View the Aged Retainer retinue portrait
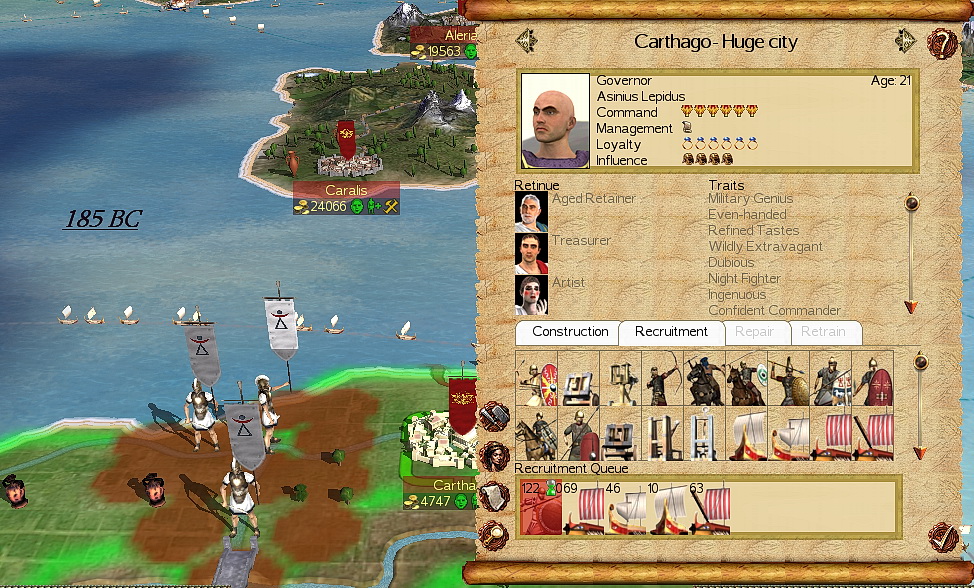The height and width of the screenshot is (588, 974). click(x=531, y=211)
